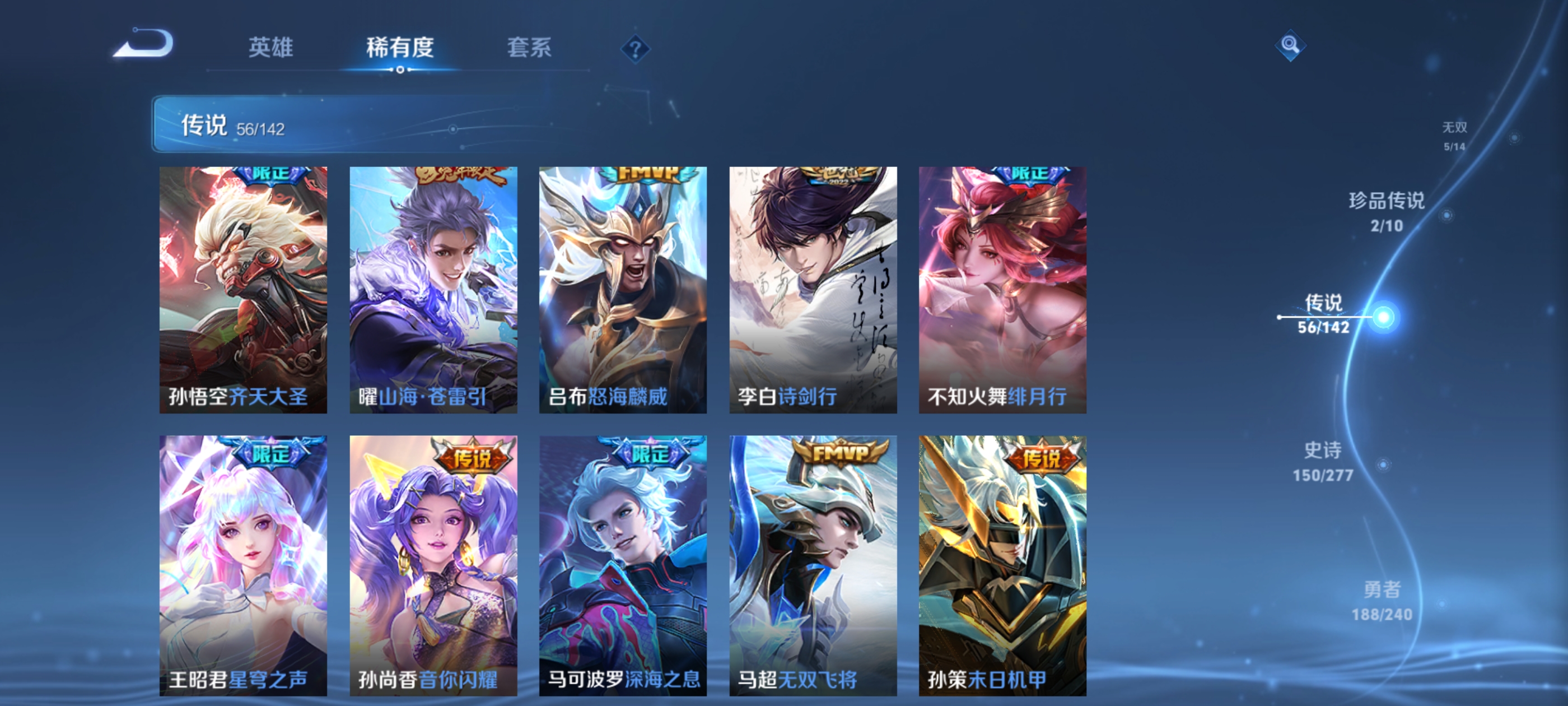1568x706 pixels.
Task: Click the slider dot under the 稀有度 tab
Action: 400,69
